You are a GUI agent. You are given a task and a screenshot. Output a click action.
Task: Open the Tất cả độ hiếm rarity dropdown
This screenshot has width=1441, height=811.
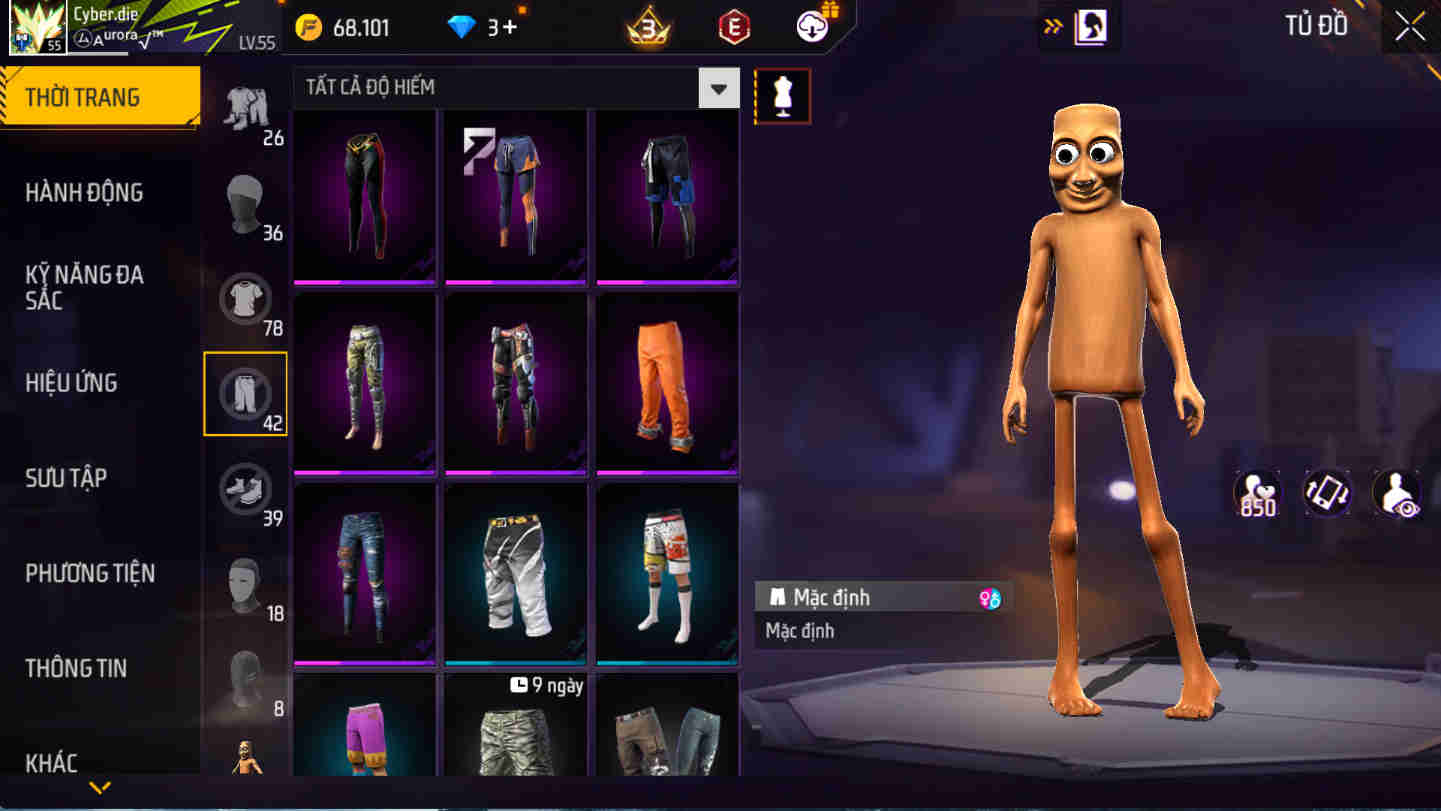(510, 88)
